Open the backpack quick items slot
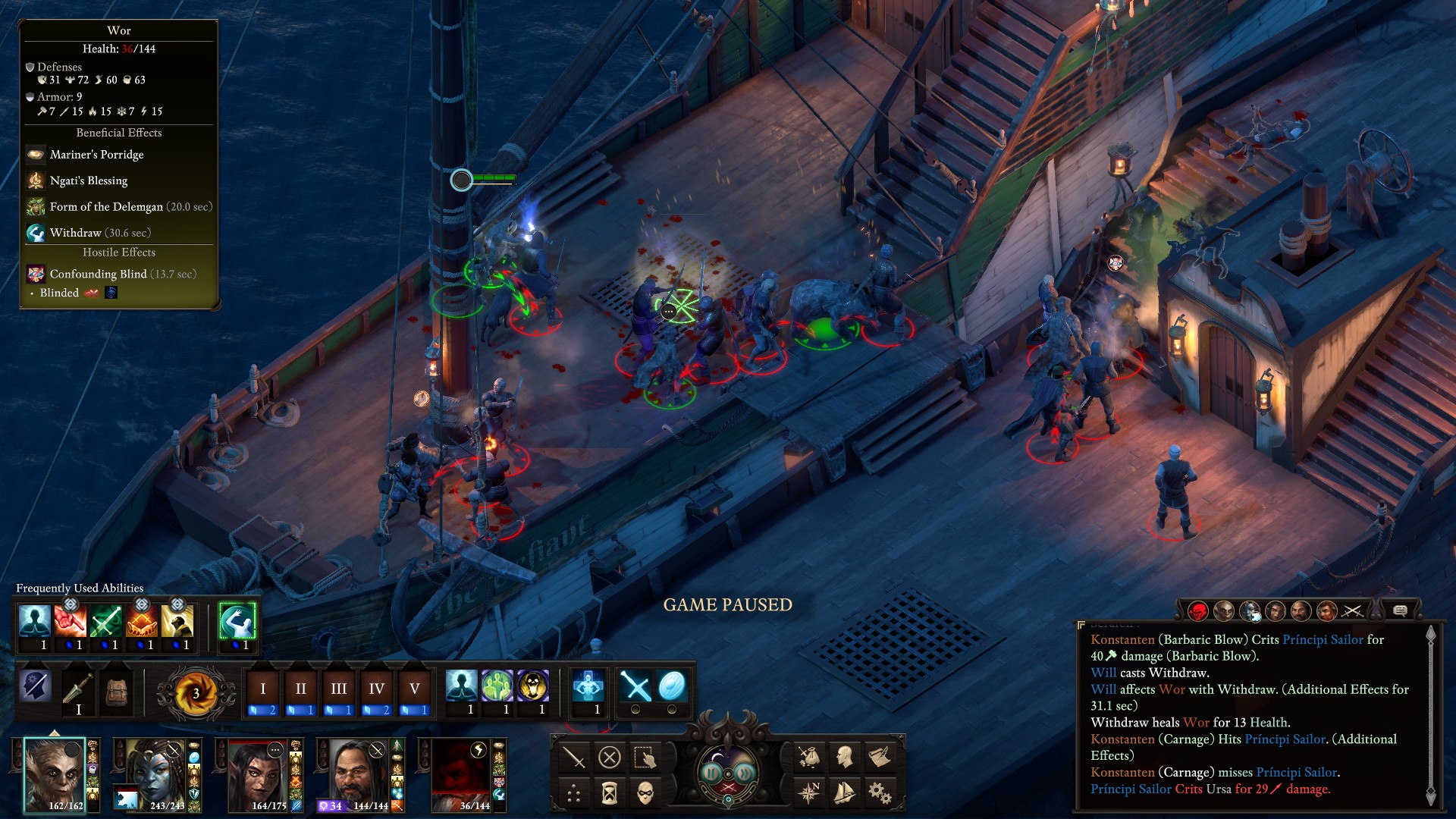 pos(117,689)
